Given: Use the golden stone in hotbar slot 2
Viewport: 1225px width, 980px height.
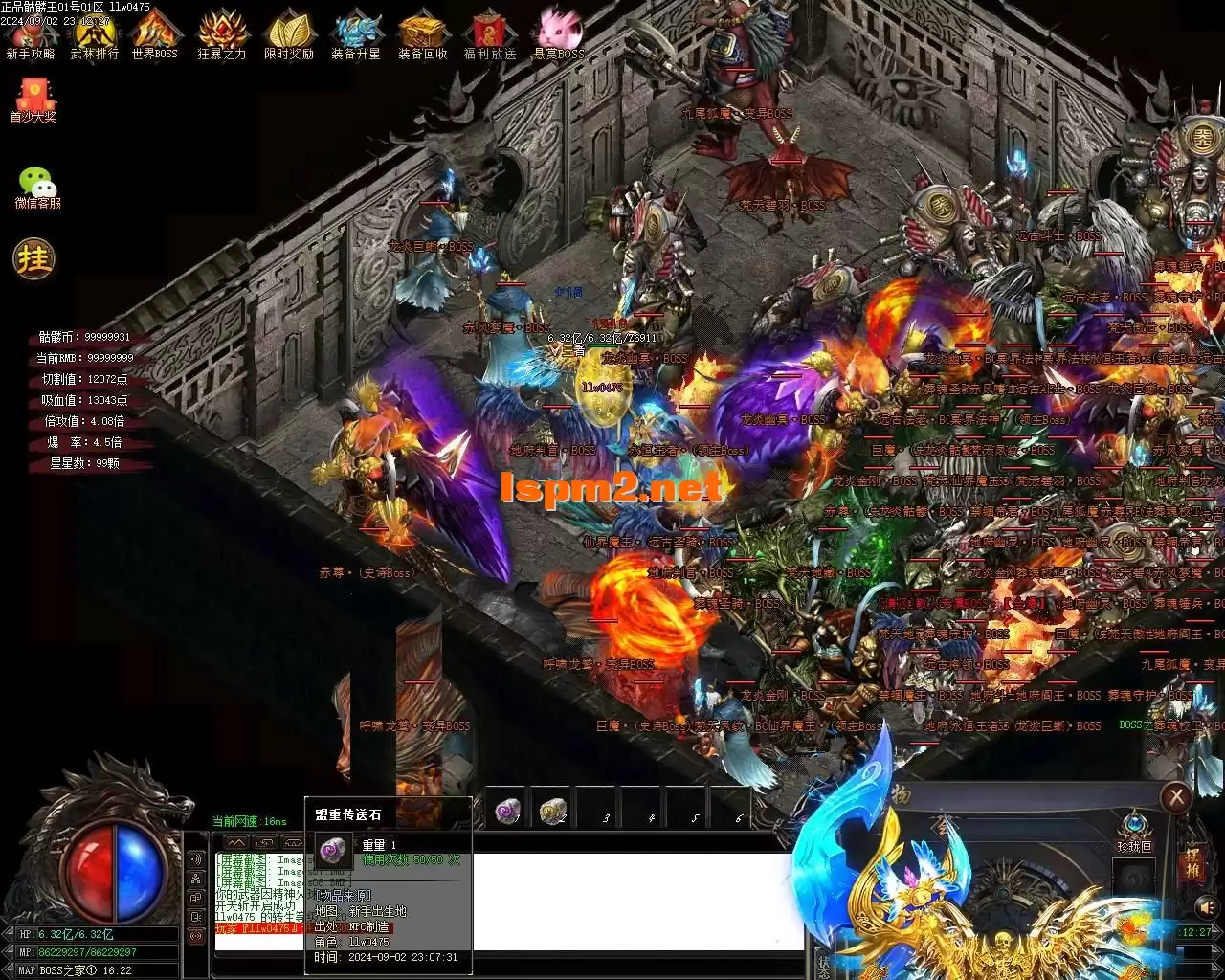Looking at the screenshot, I should [x=552, y=812].
